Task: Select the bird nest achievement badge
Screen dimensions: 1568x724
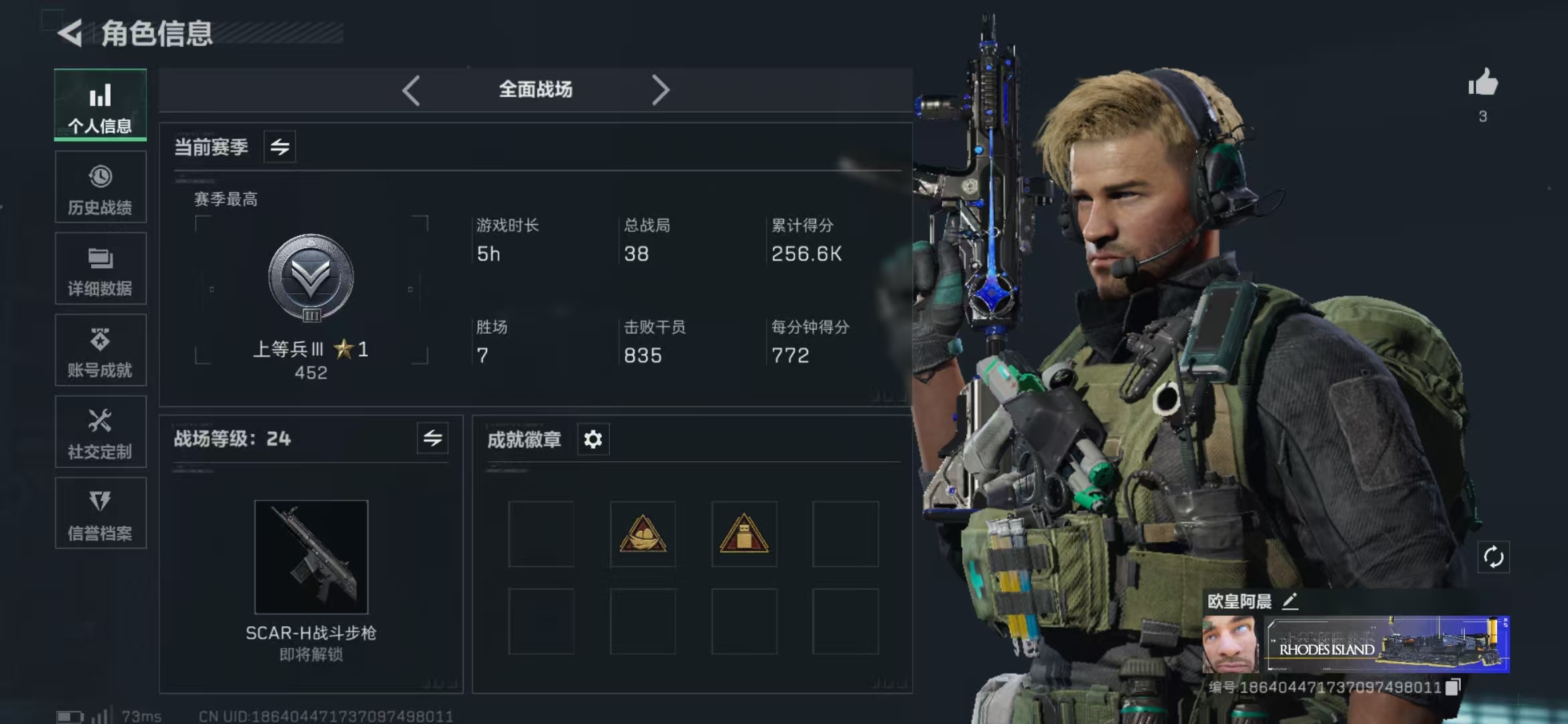Action: point(643,534)
